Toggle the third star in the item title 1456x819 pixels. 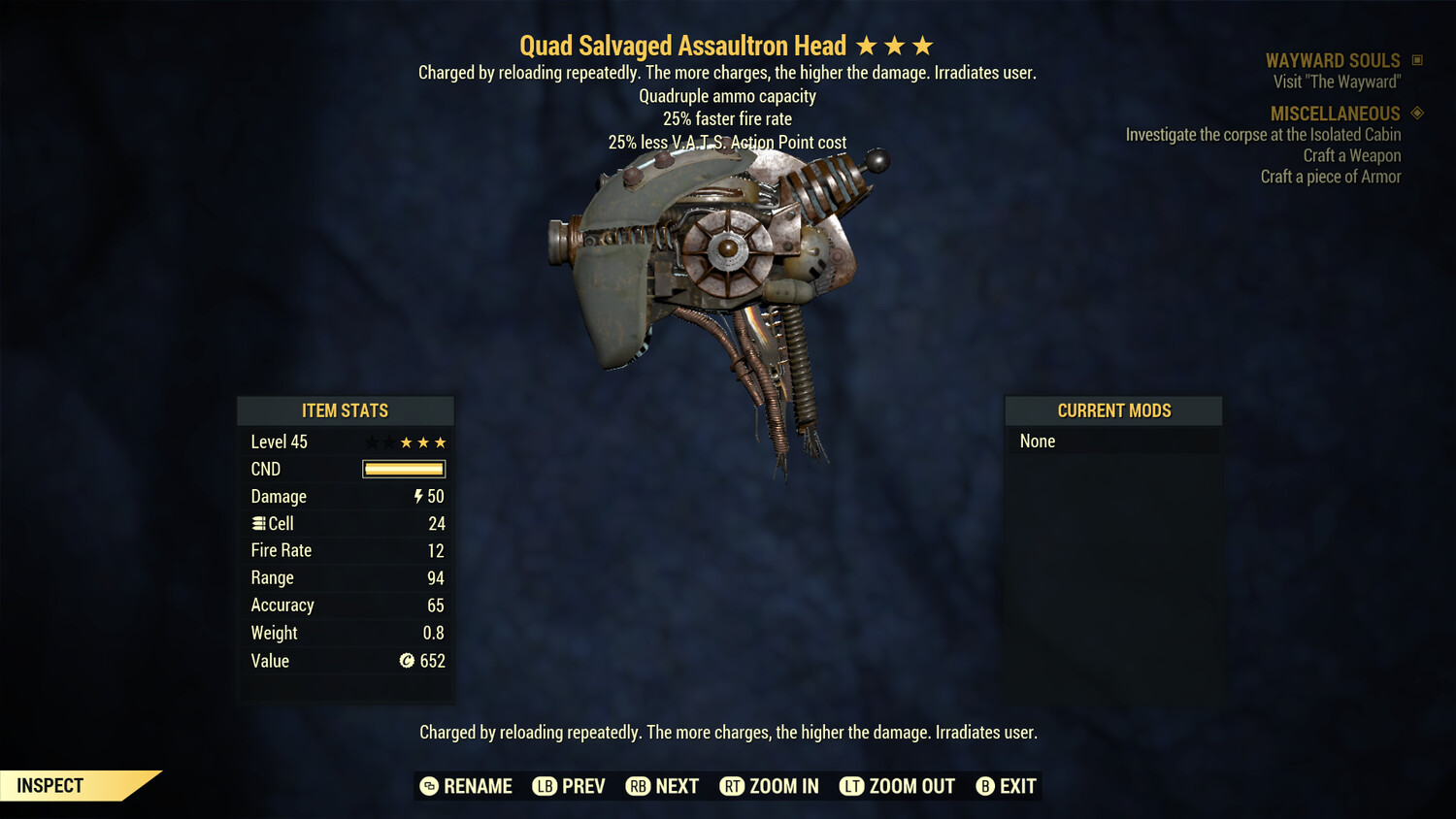click(924, 45)
